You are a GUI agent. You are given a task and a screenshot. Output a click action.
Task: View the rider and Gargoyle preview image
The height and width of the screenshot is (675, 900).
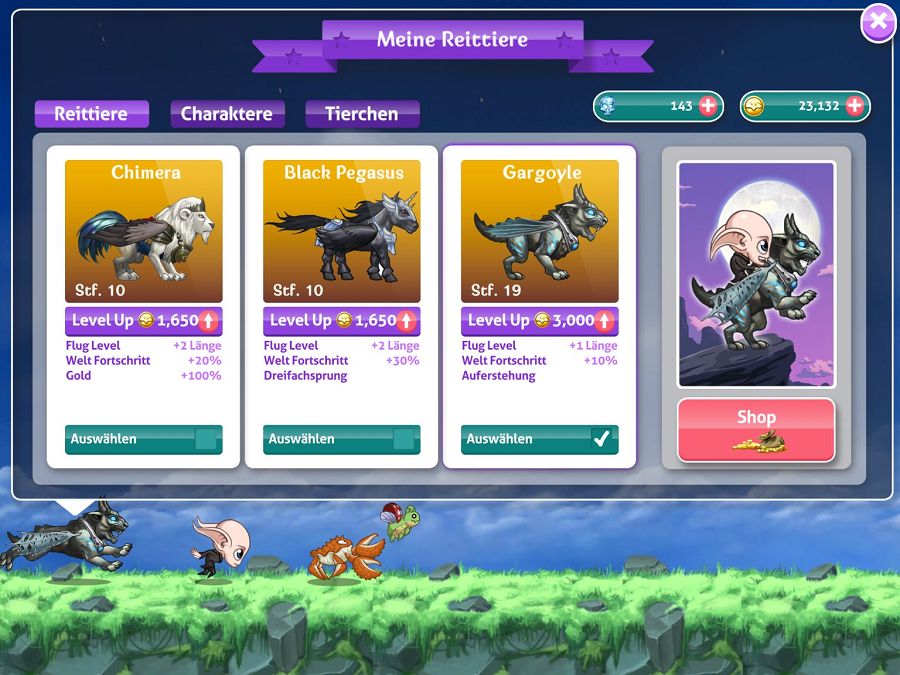pos(756,274)
